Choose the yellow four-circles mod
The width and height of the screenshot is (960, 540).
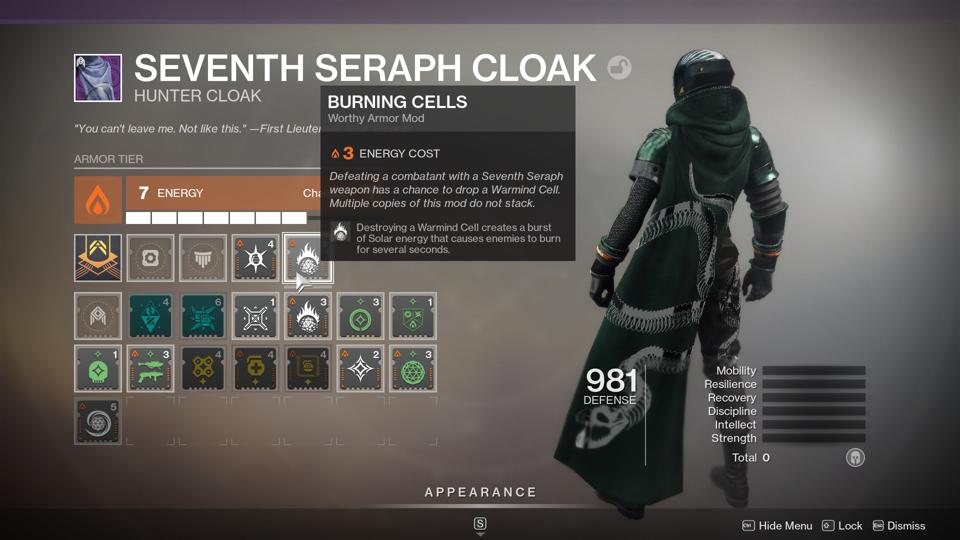pos(202,368)
